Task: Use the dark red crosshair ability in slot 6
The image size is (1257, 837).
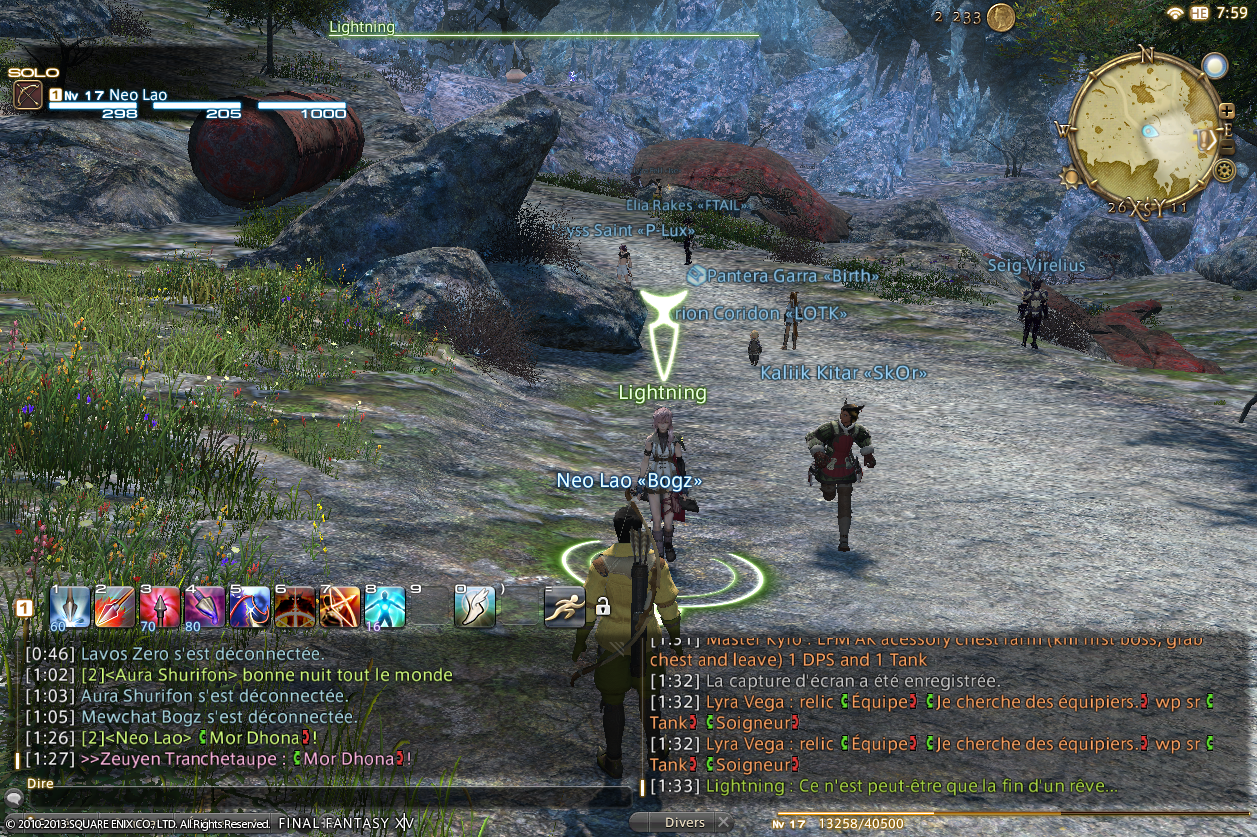Action: click(295, 607)
